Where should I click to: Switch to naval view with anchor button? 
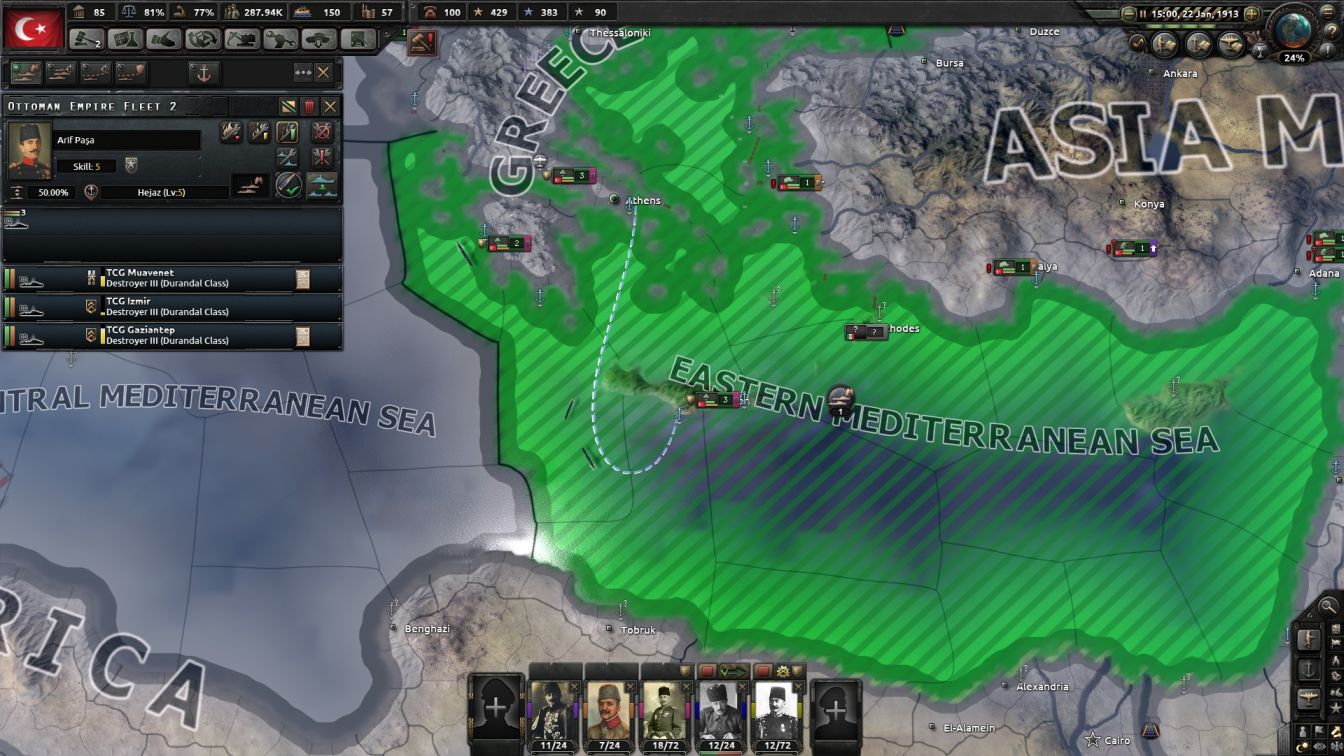point(1309,666)
